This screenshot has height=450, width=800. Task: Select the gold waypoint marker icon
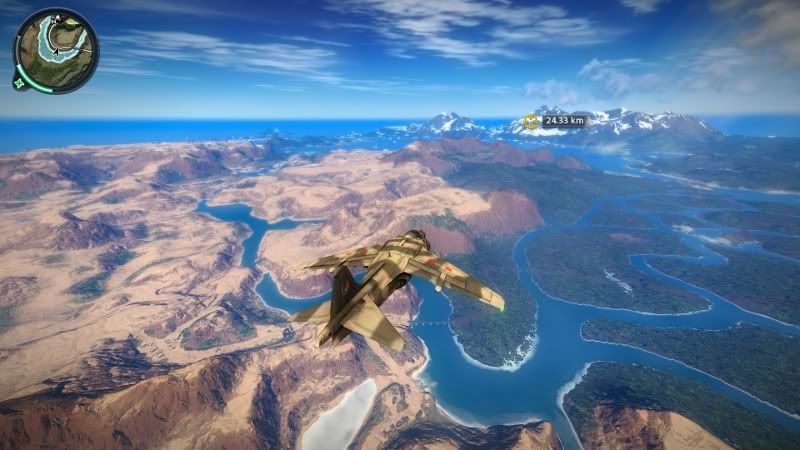[x=530, y=122]
